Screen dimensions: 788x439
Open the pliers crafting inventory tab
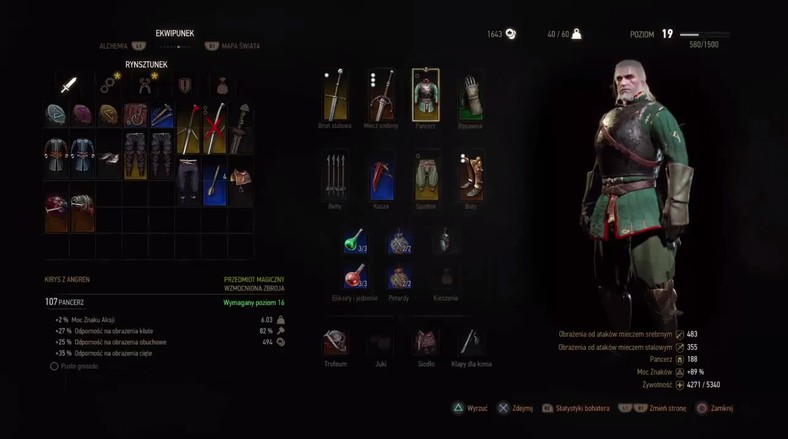(145, 85)
